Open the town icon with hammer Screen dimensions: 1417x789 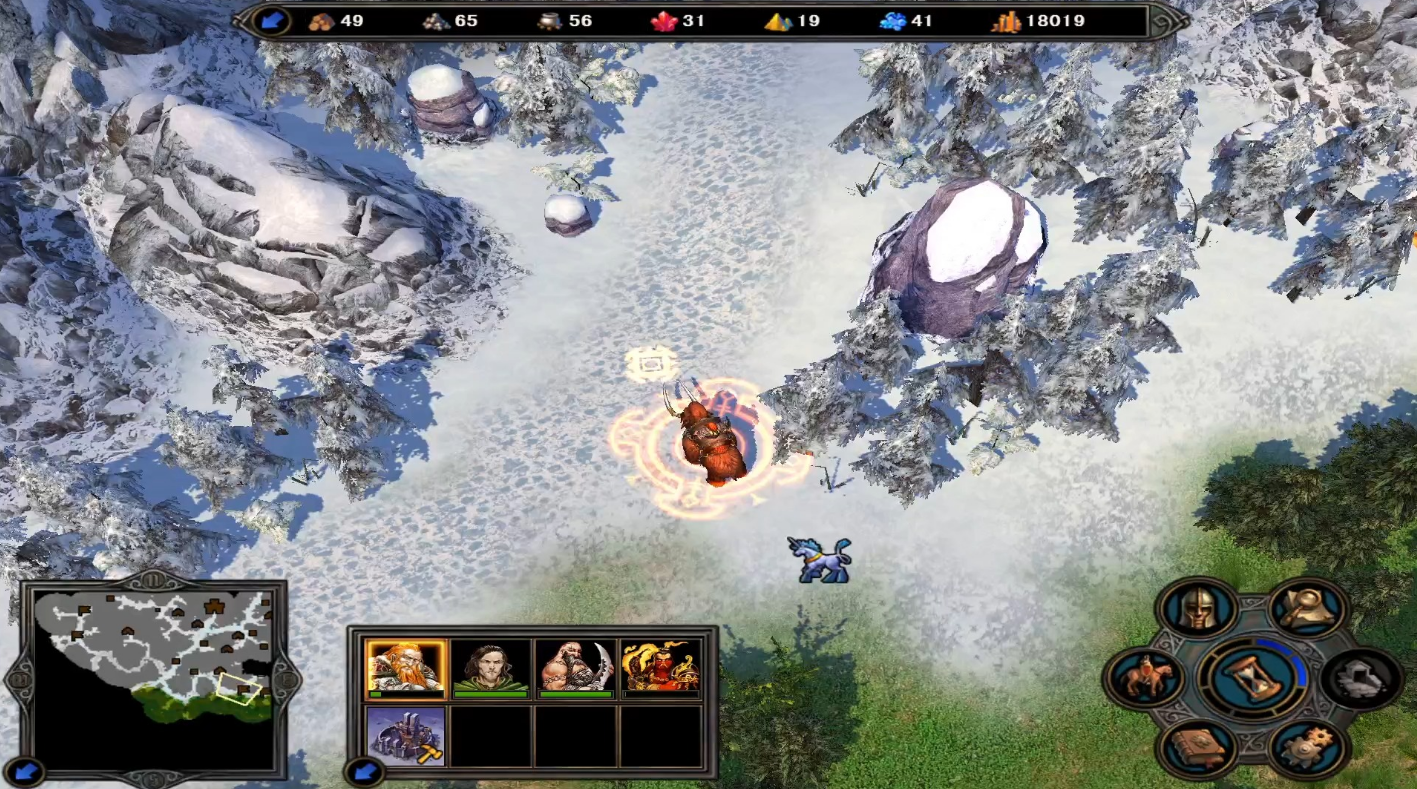click(406, 736)
